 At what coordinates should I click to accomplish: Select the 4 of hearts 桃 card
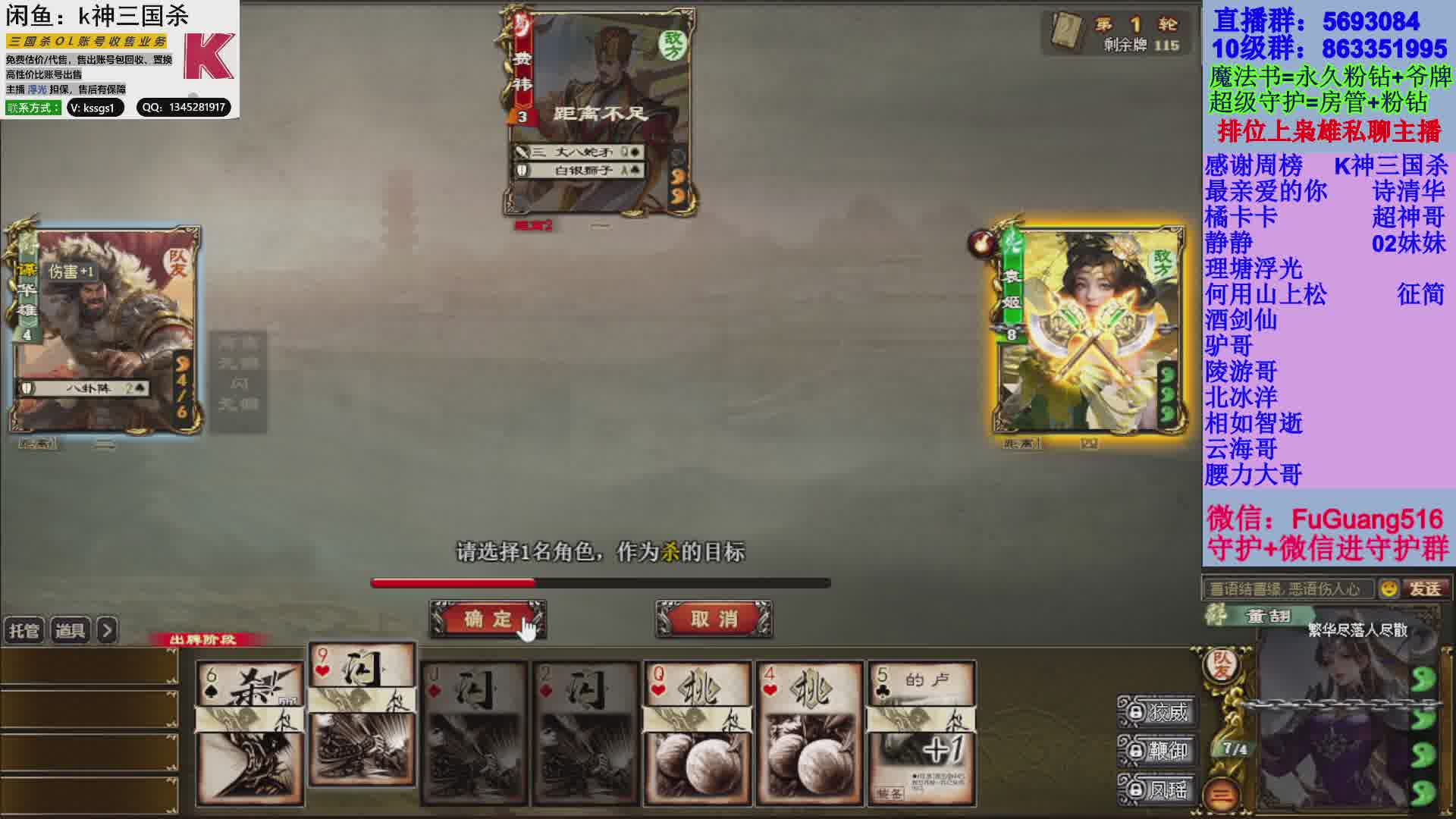[x=809, y=733]
